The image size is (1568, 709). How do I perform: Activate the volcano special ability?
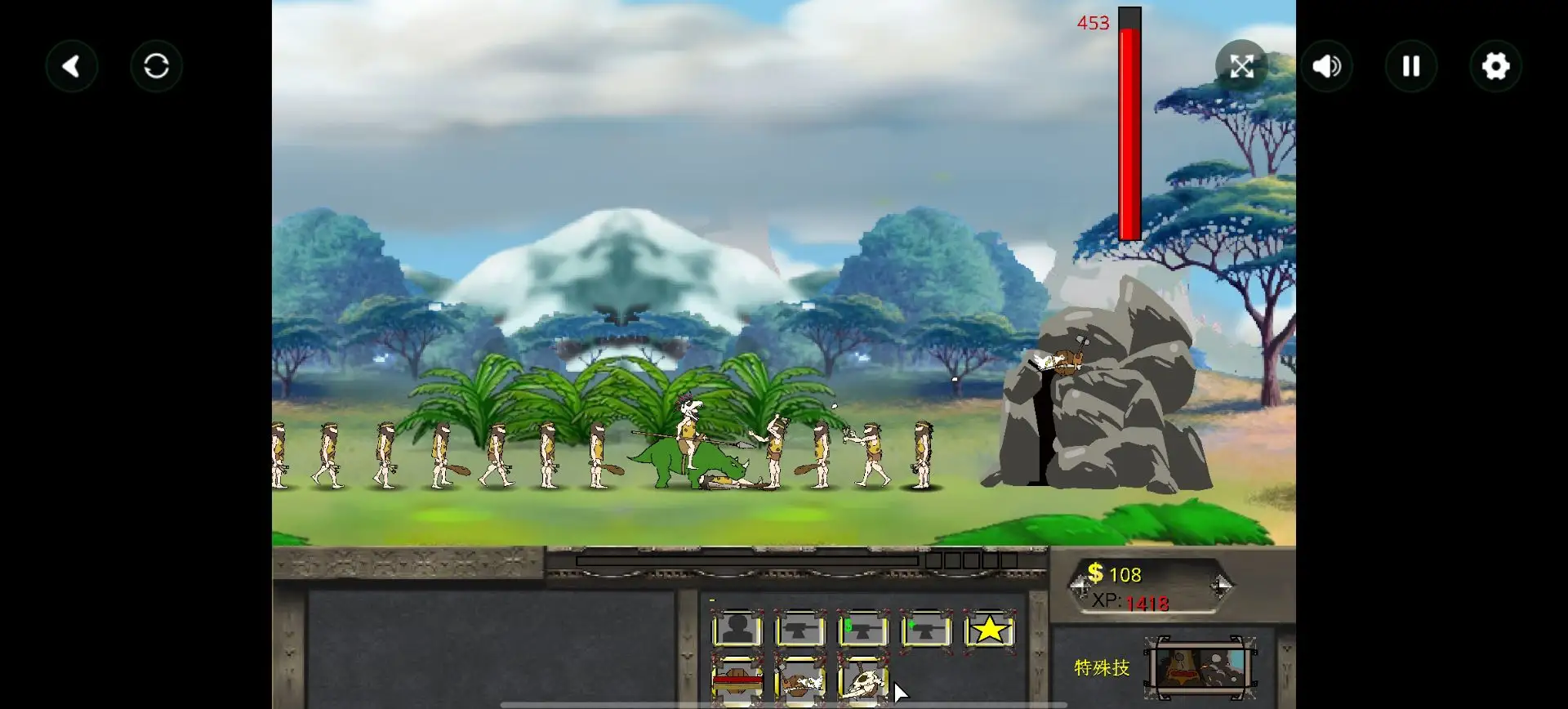coord(1200,667)
